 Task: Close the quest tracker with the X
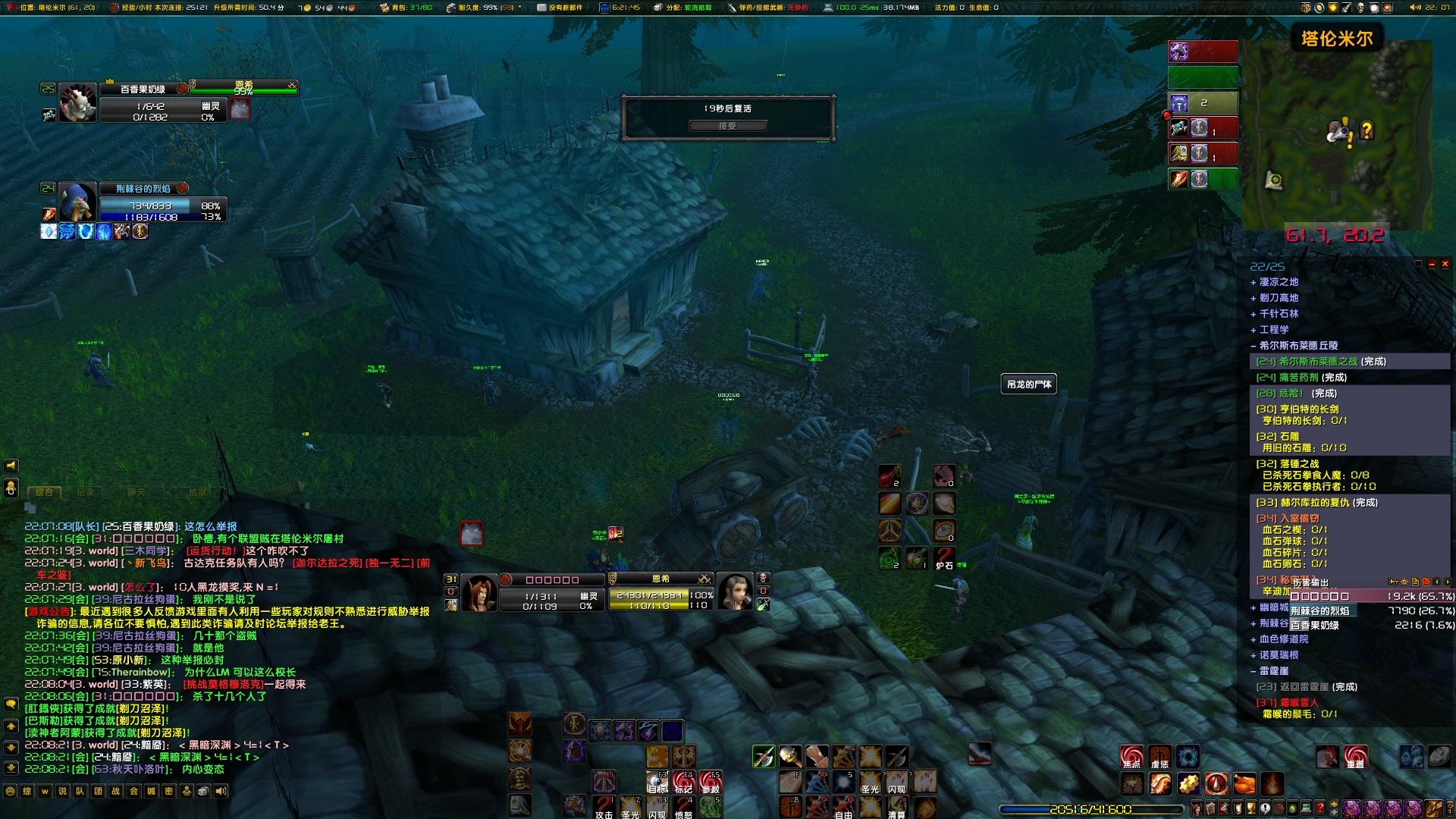point(1445,265)
